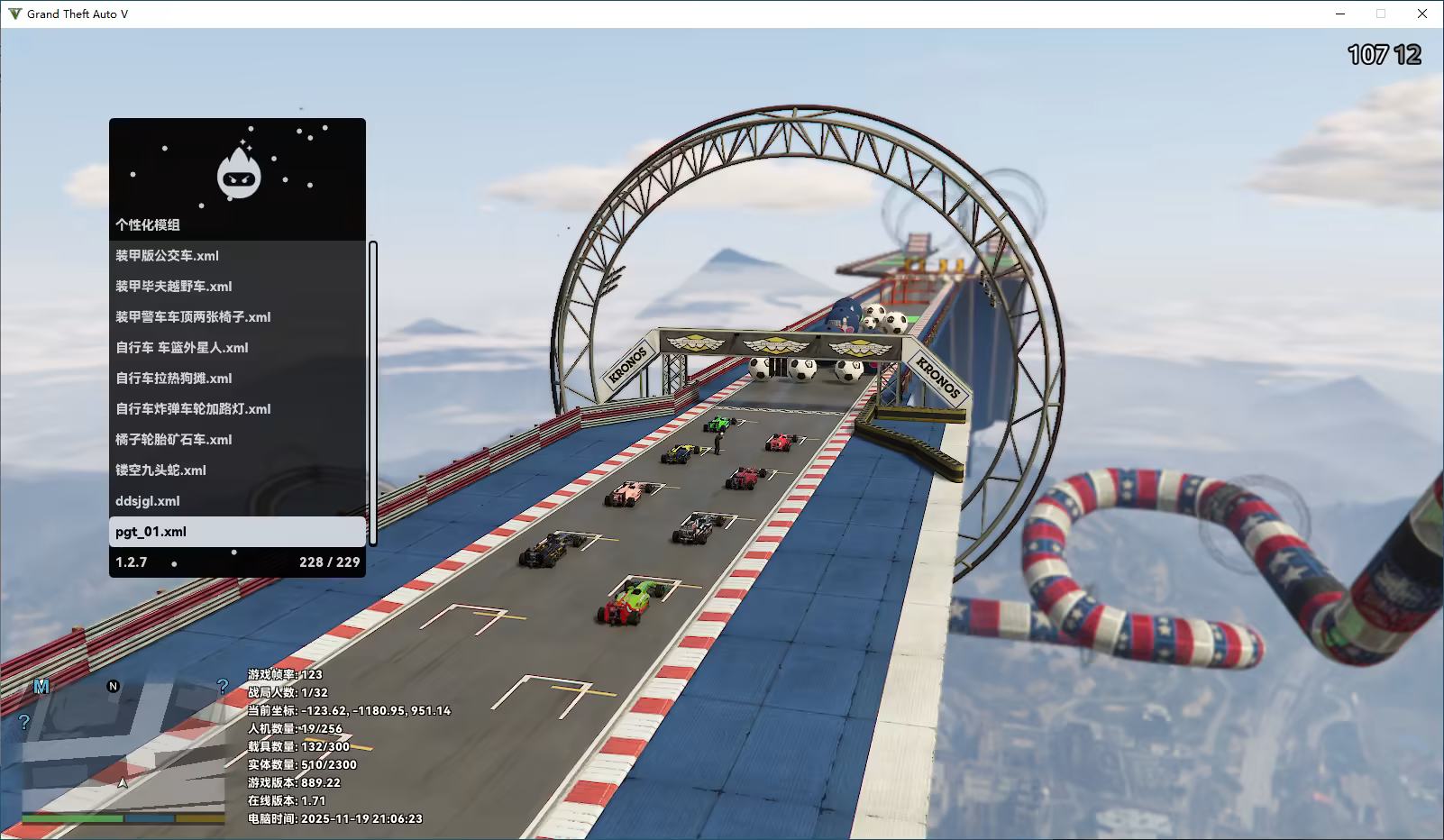Click the mod menu's vertical scrollbar
The image size is (1444, 840).
coord(373,393)
